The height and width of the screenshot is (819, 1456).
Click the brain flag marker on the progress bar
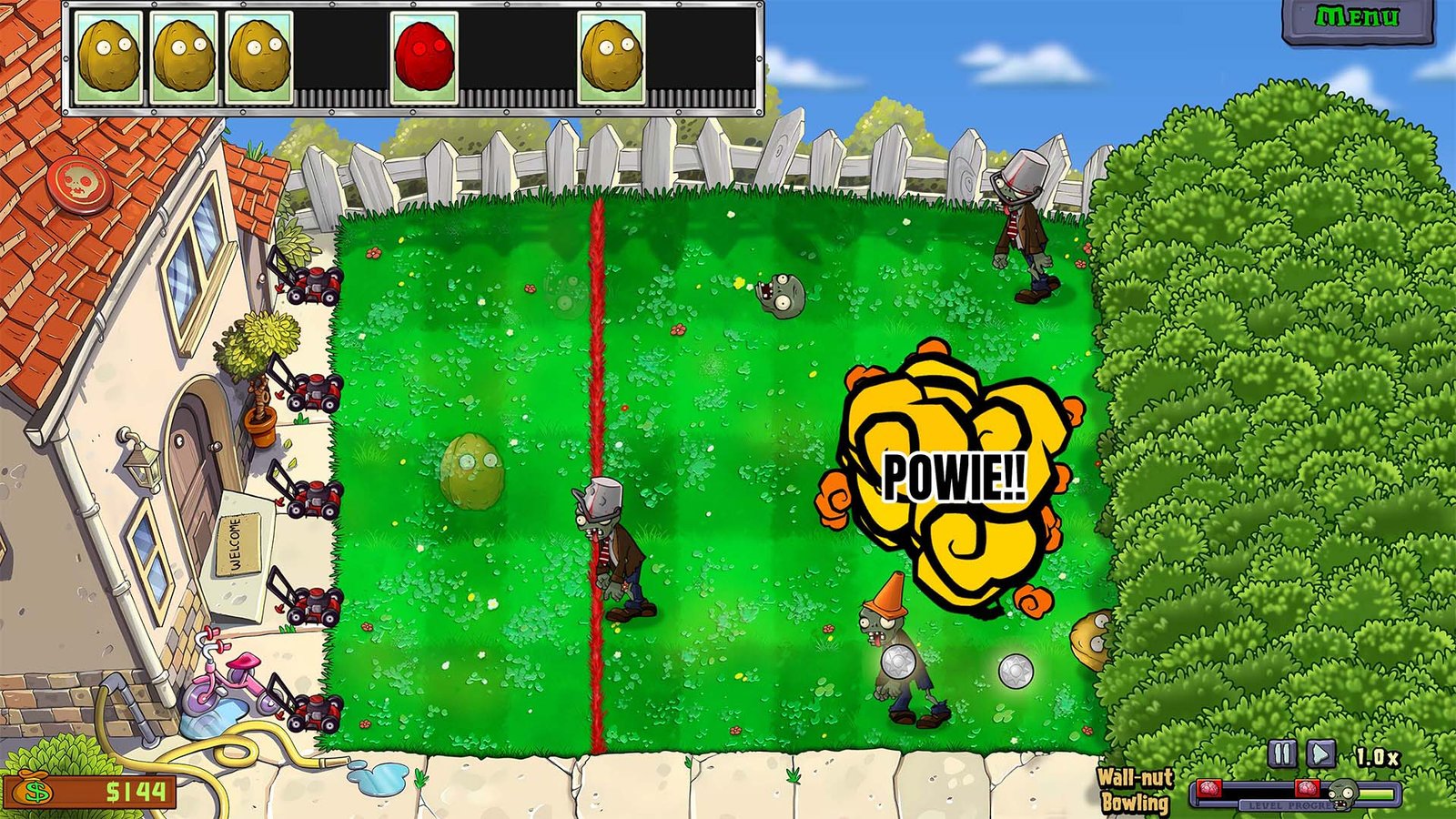tap(1309, 788)
